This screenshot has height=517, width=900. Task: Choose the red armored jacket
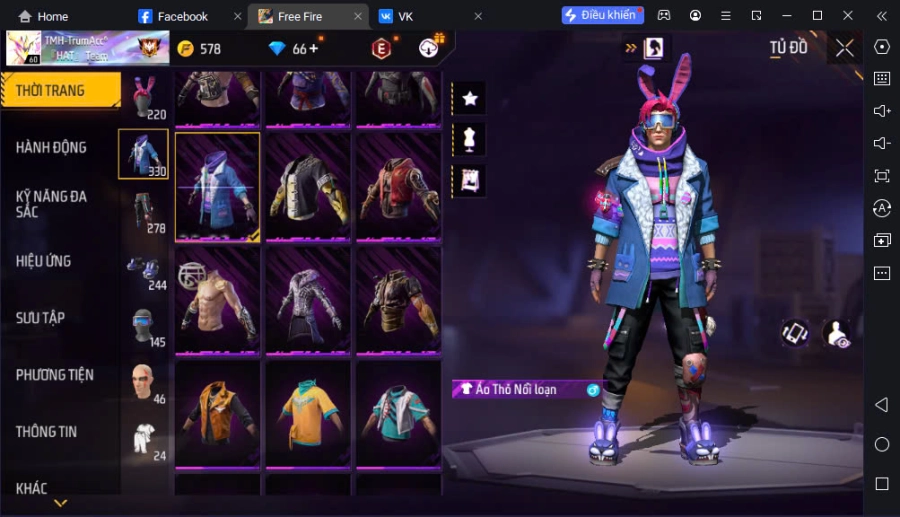tap(398, 187)
